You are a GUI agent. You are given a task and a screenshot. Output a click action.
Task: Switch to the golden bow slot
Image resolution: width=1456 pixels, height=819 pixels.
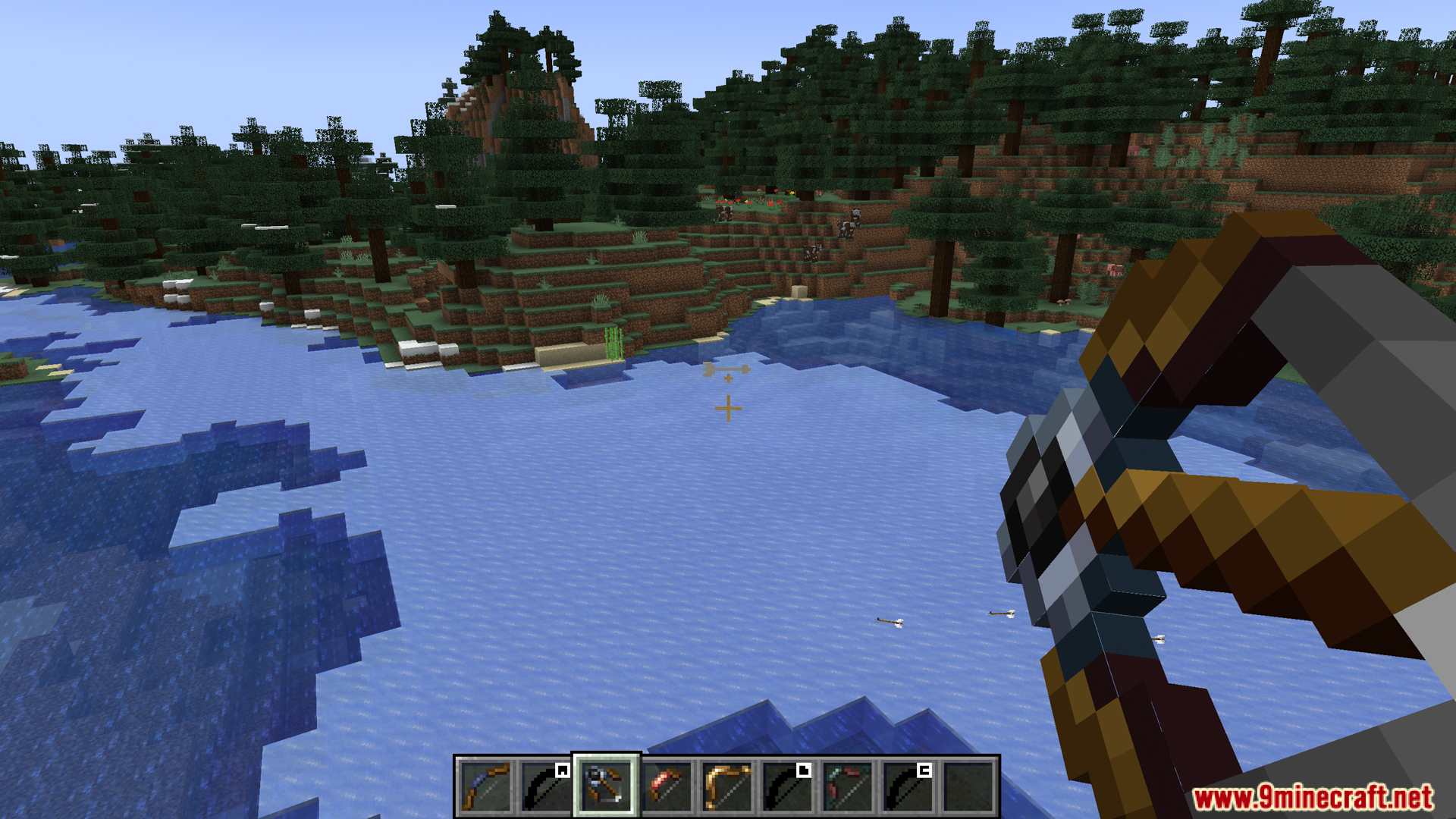click(727, 786)
